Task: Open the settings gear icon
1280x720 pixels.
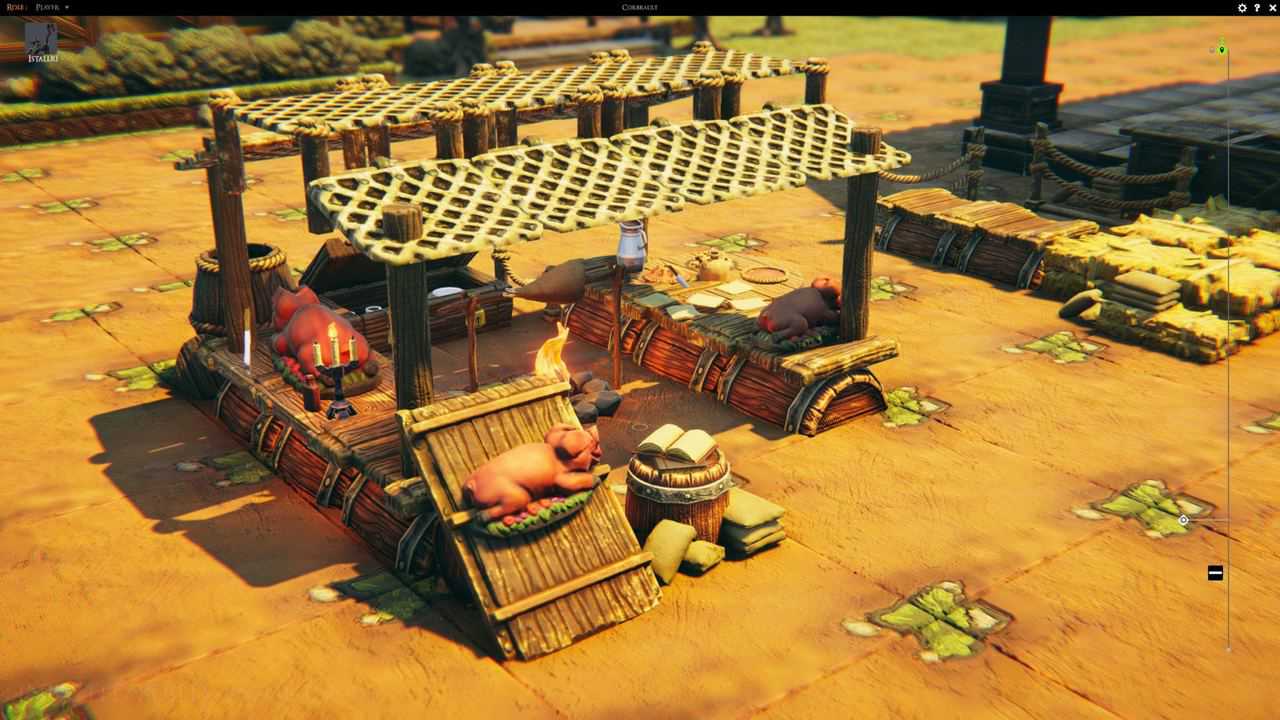Action: pyautogui.click(x=1242, y=8)
